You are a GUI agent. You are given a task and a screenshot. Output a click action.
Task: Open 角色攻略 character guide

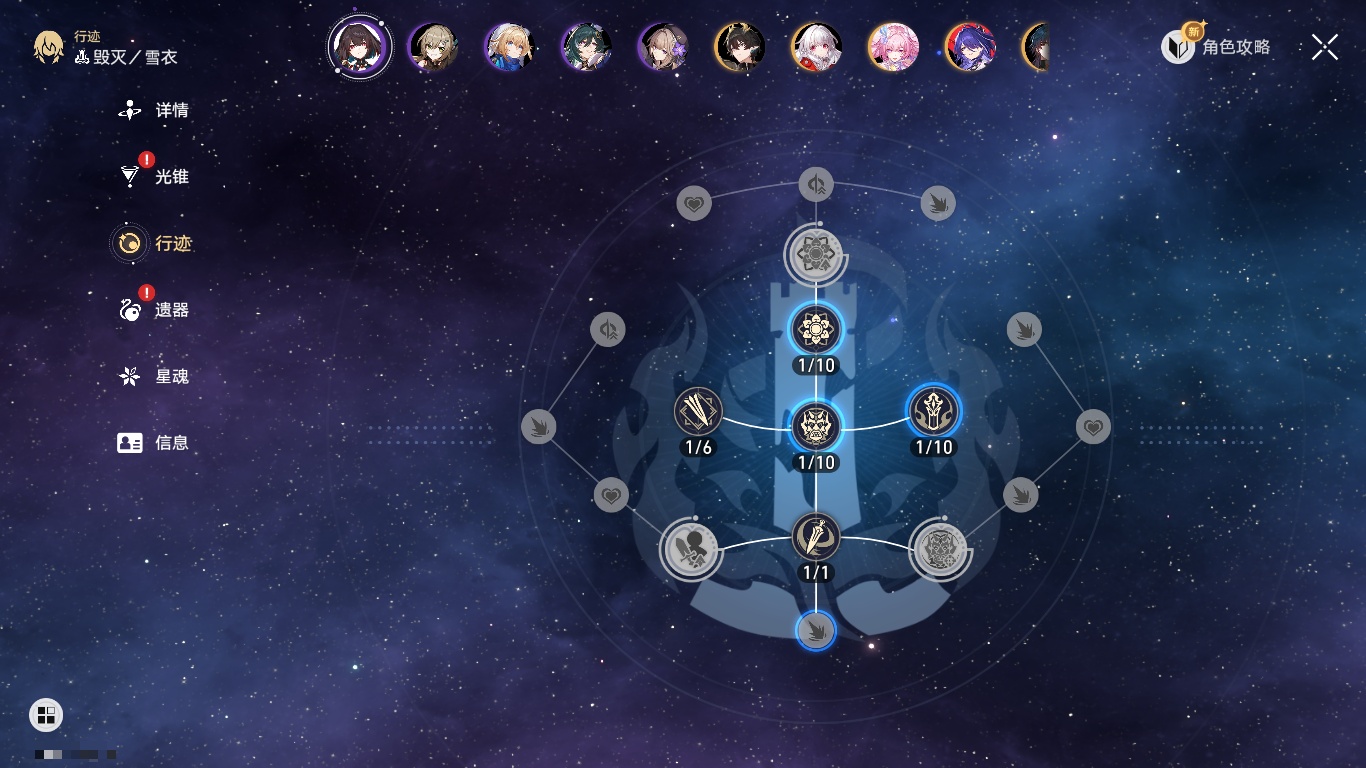tap(1217, 46)
